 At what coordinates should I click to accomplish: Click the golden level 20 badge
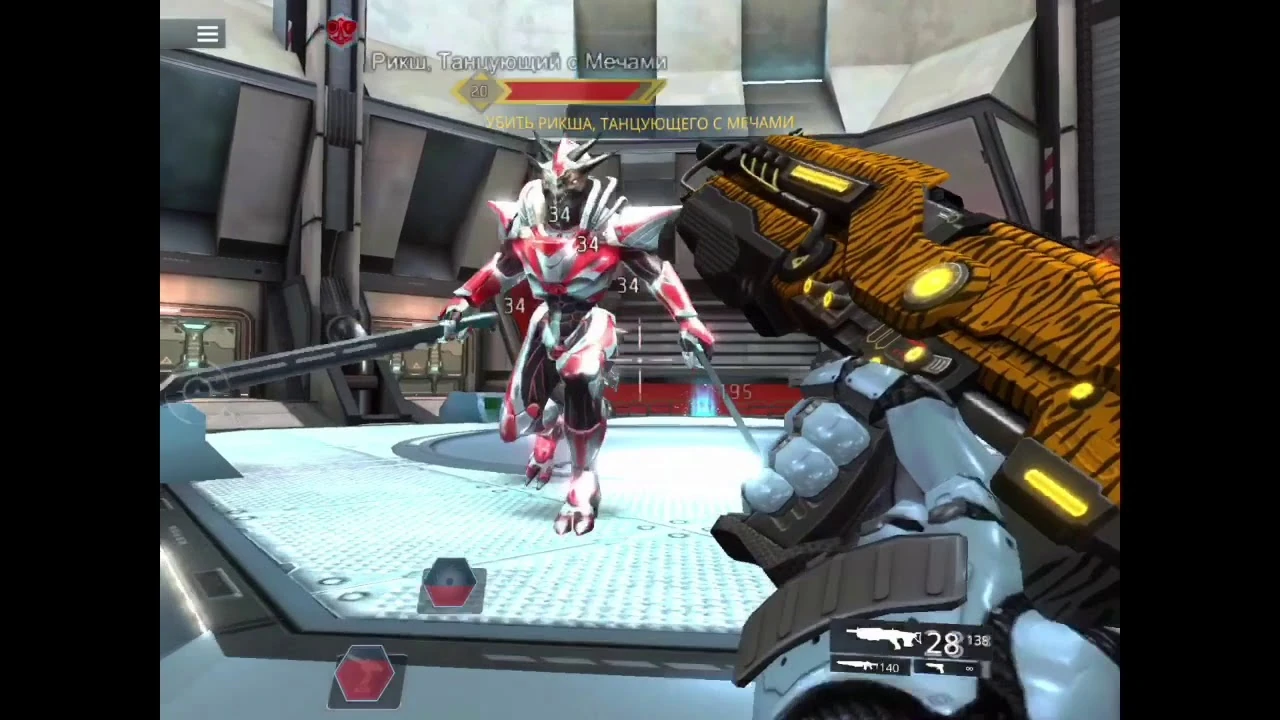click(x=479, y=91)
